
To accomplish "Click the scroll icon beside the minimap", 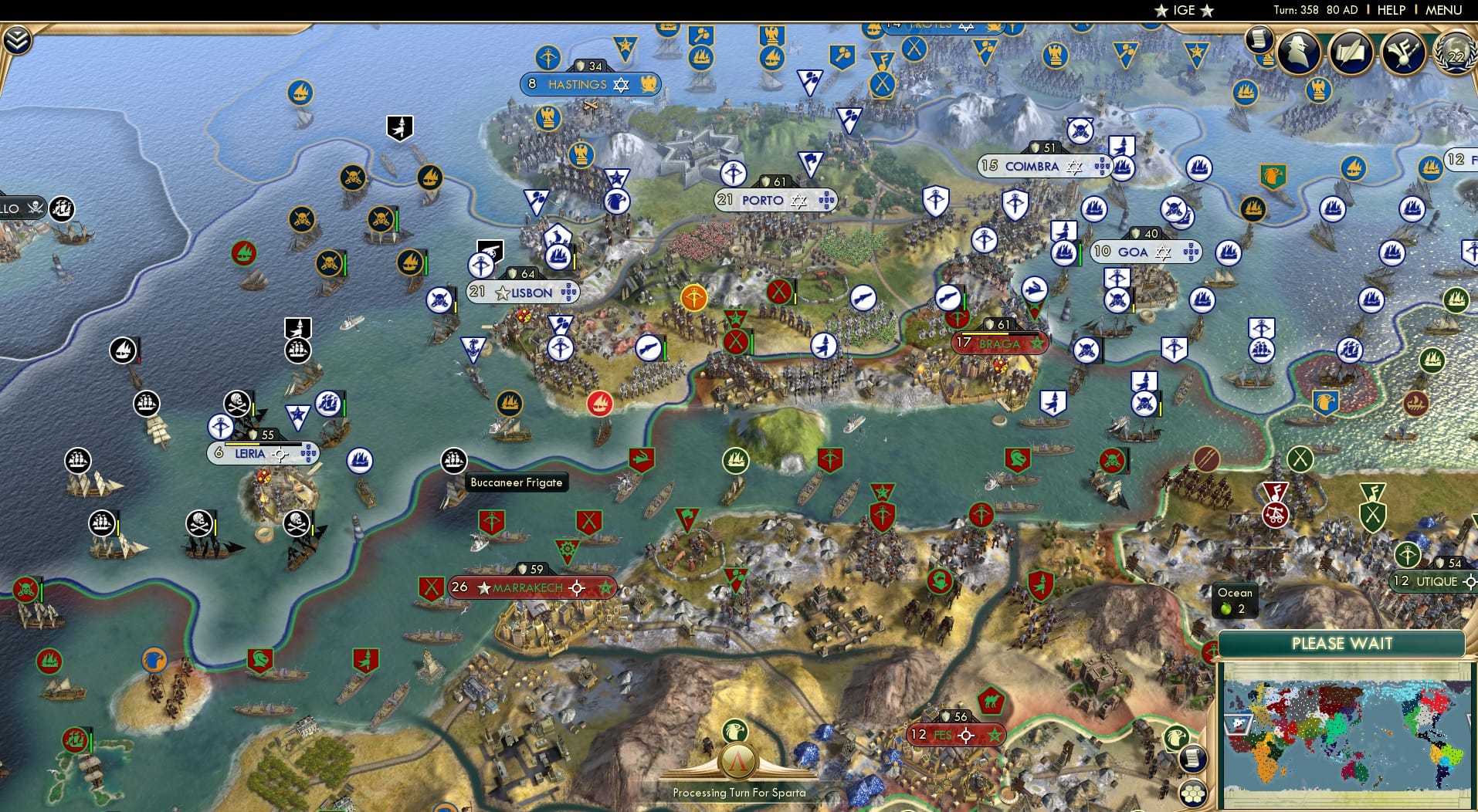I will click(1194, 759).
